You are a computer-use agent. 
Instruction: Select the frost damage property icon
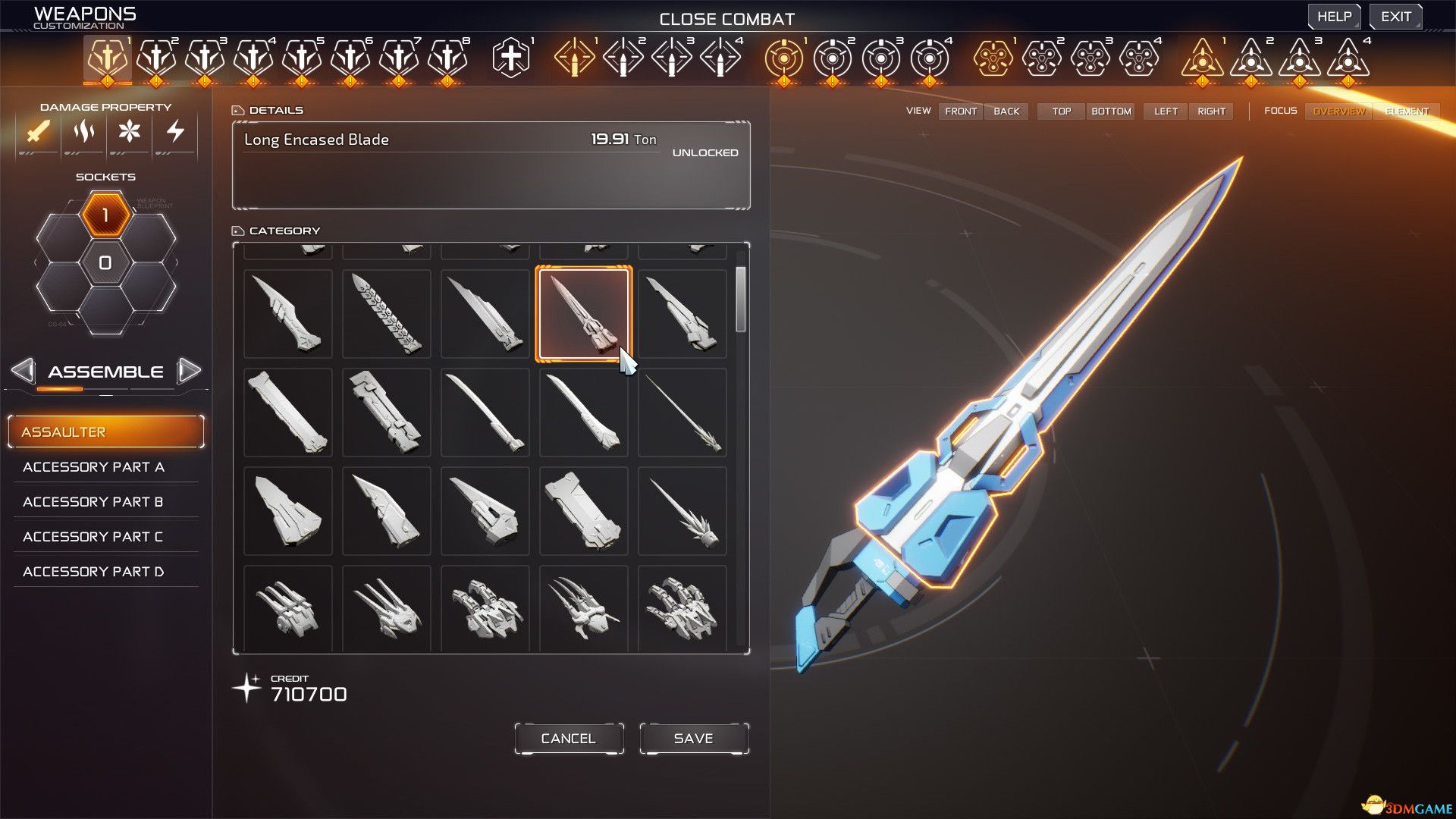(129, 133)
